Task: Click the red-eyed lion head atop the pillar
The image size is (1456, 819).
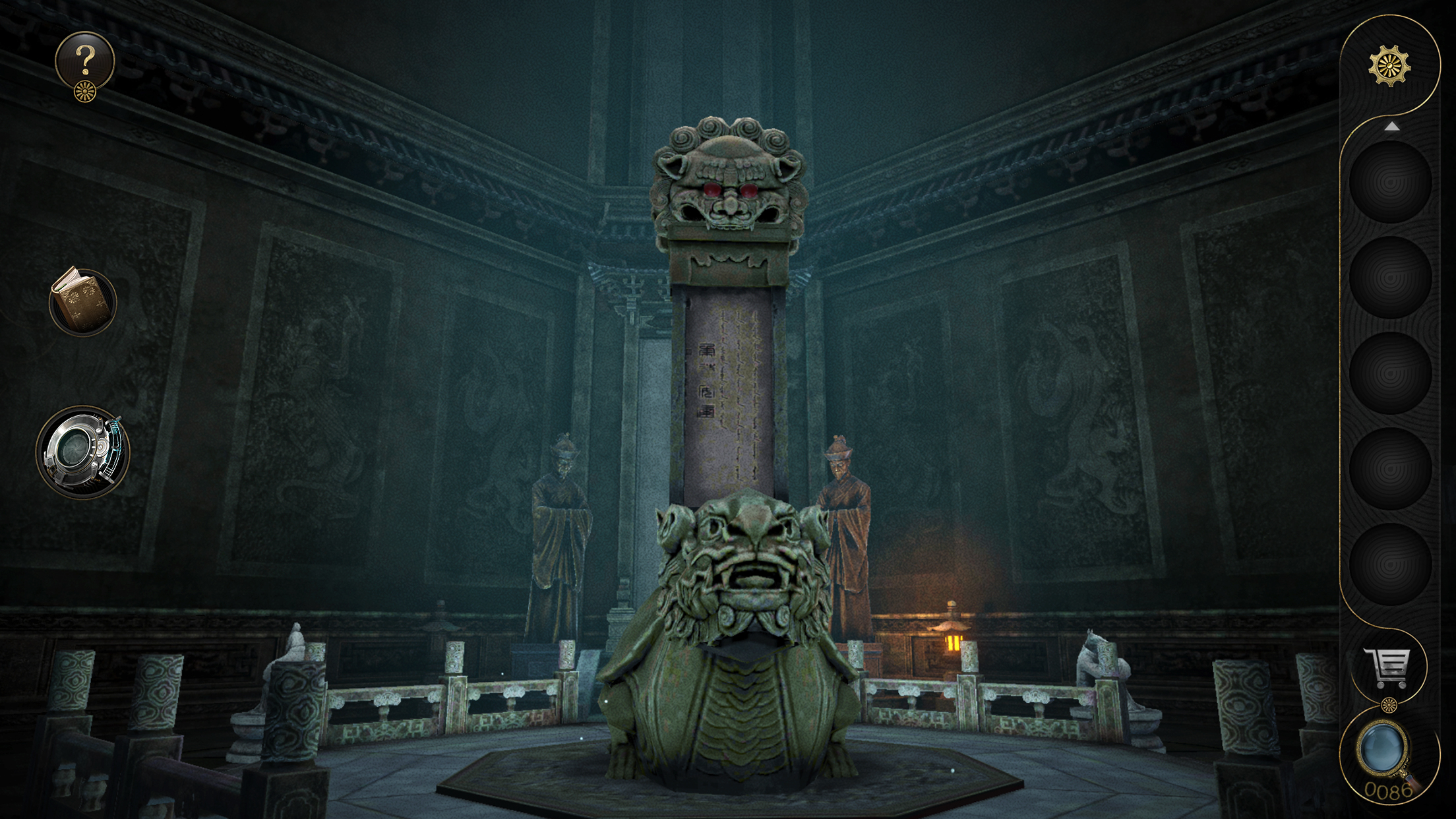Action: point(729,191)
